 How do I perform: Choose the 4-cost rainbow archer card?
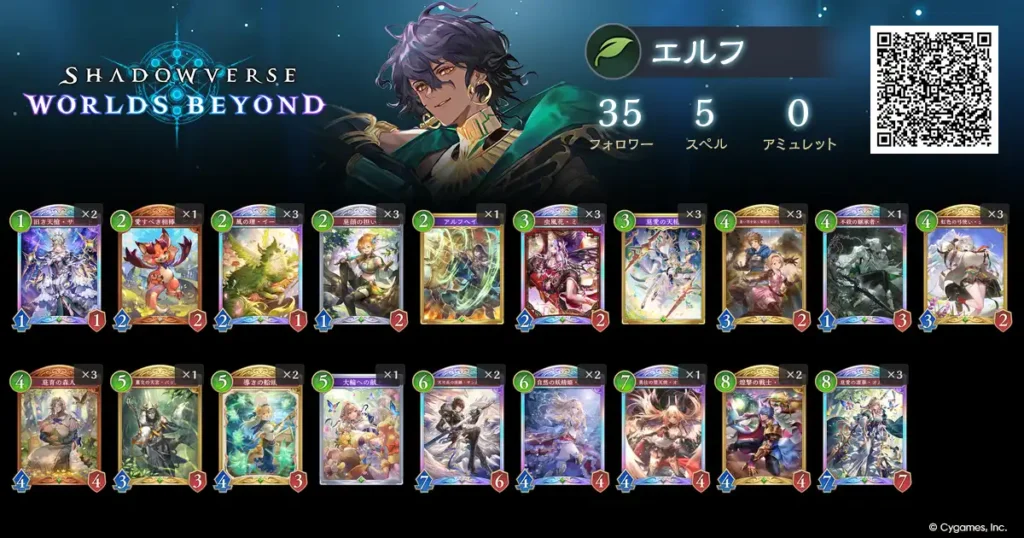[x=964, y=270]
